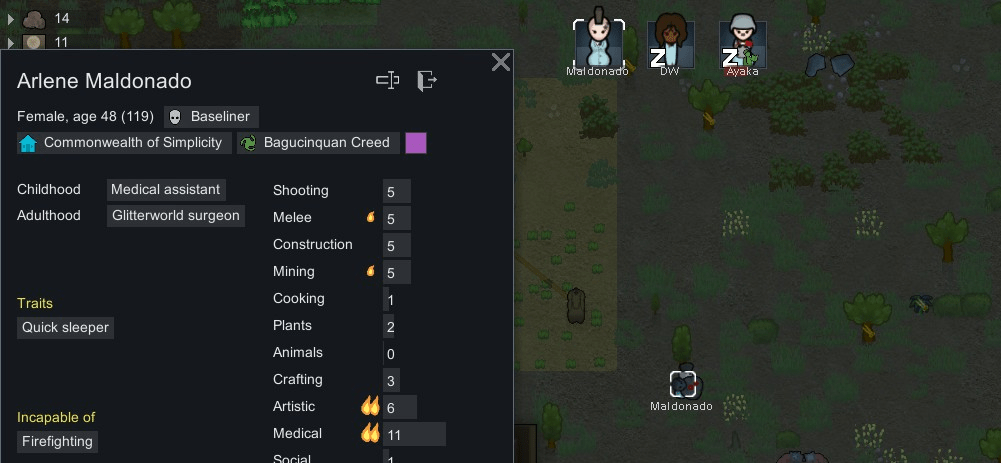Open the Commonwealth of Simplicity faction

[123, 143]
